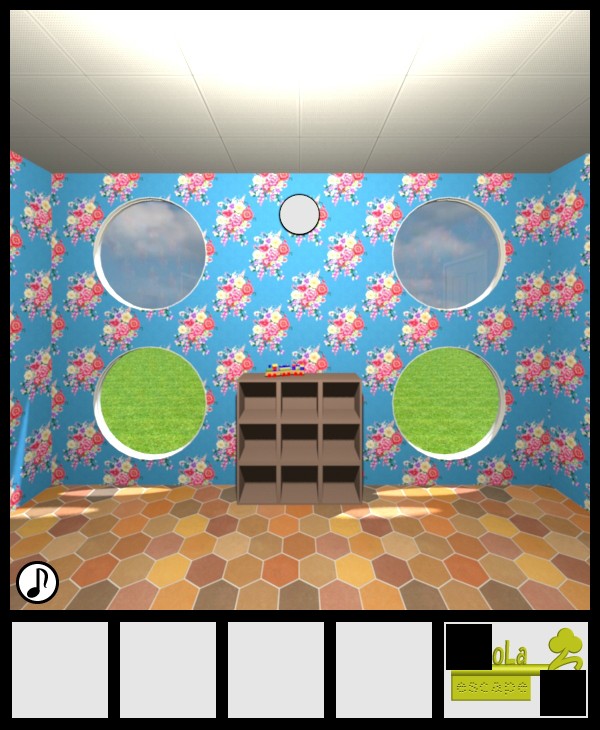The height and width of the screenshot is (730, 600).
Task: Toggle the music note sound button
Action: click(x=37, y=582)
